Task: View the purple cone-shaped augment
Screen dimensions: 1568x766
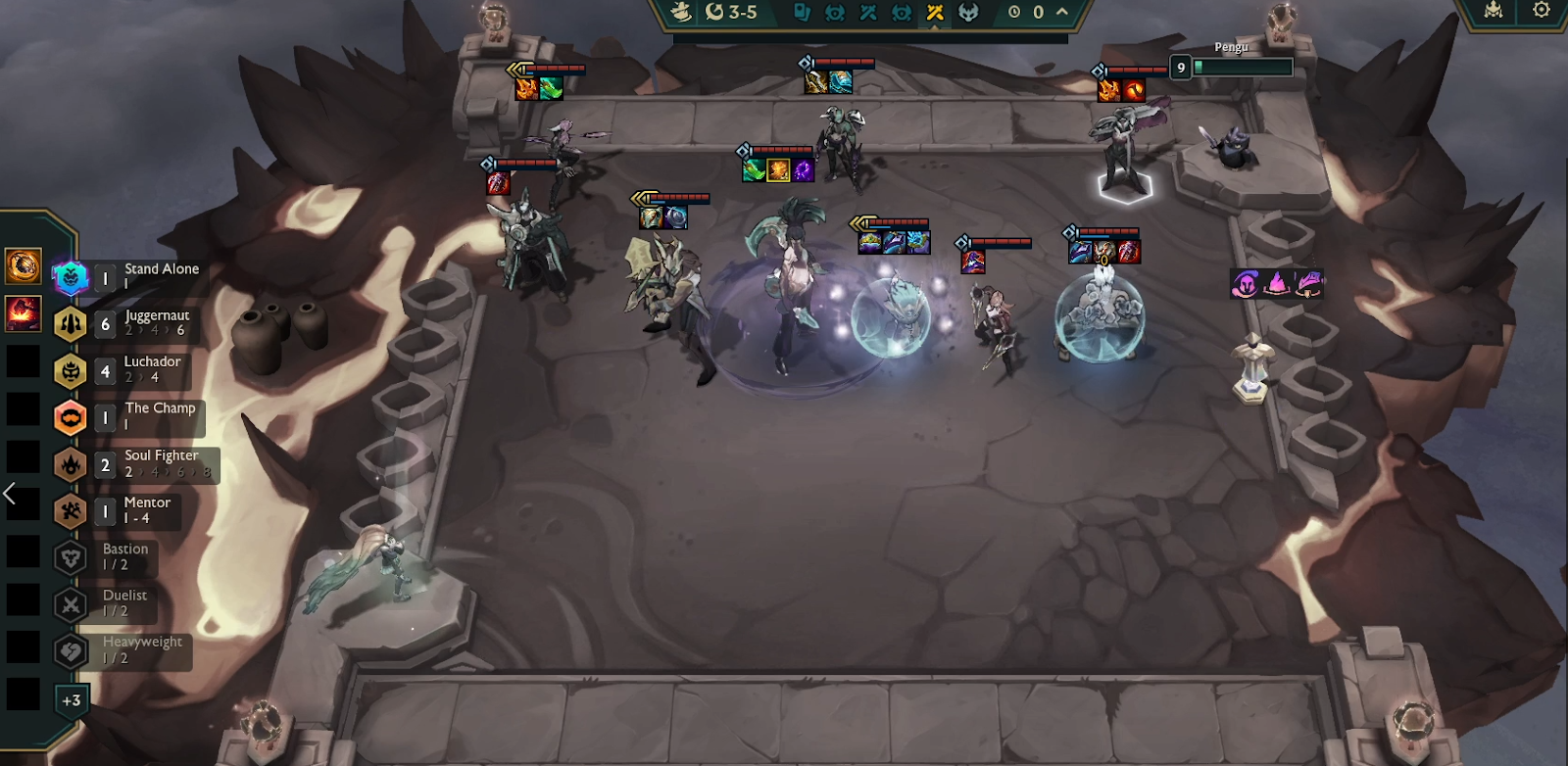Action: tap(1277, 284)
